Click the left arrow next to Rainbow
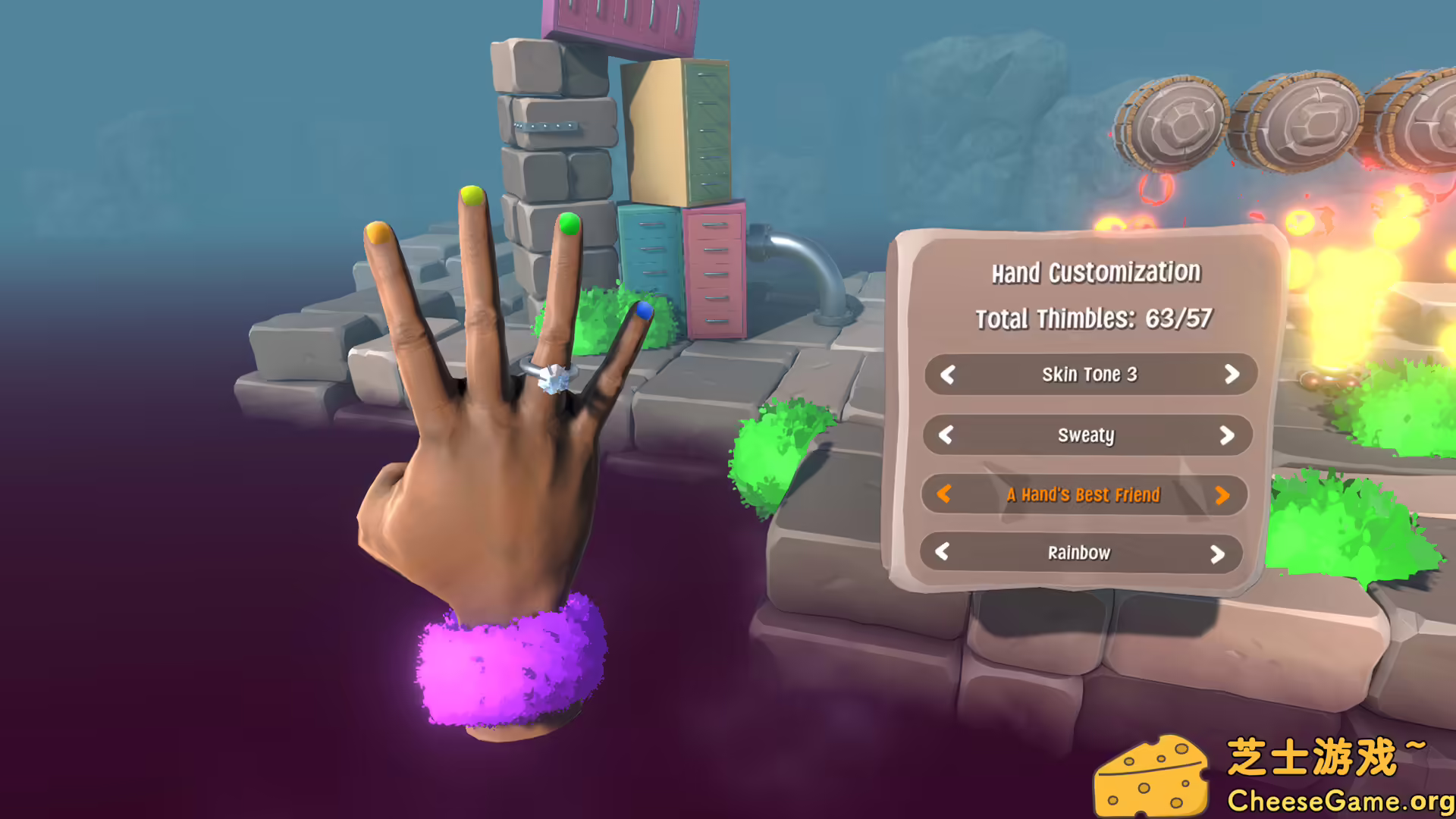 (943, 553)
